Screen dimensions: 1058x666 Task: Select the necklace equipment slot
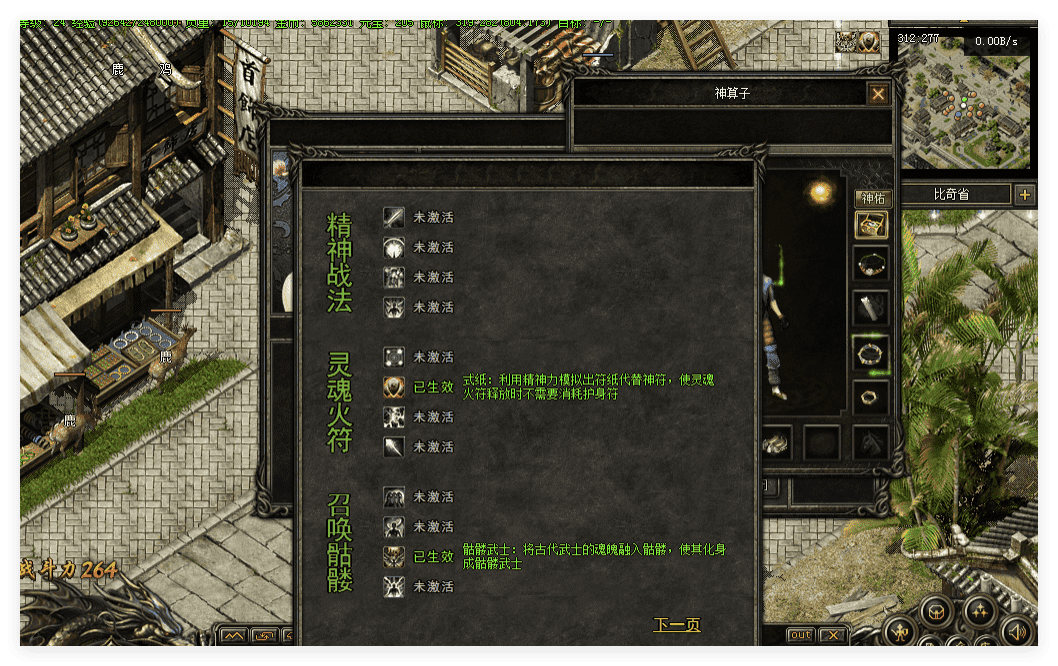[871, 264]
